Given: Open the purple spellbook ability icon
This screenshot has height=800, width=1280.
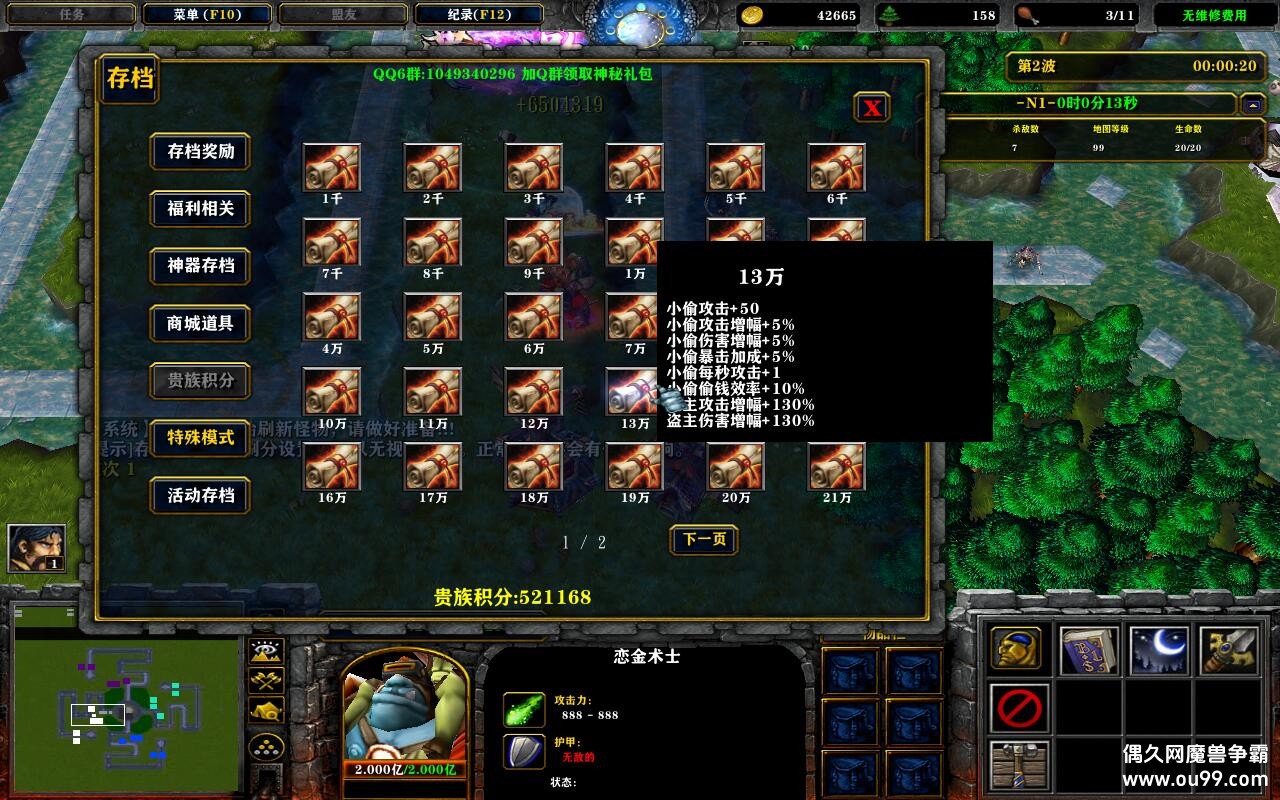Looking at the screenshot, I should (x=1088, y=649).
